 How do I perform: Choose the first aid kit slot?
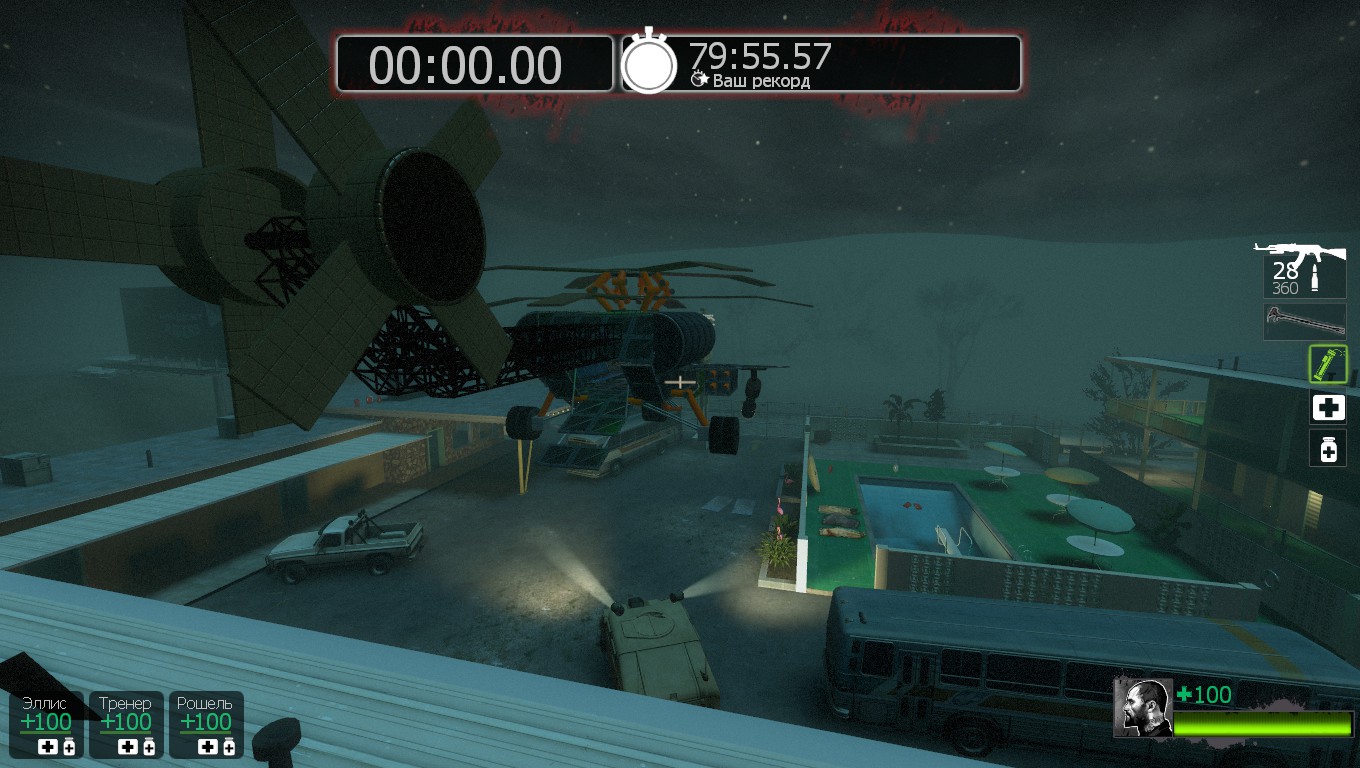pyautogui.click(x=1328, y=407)
